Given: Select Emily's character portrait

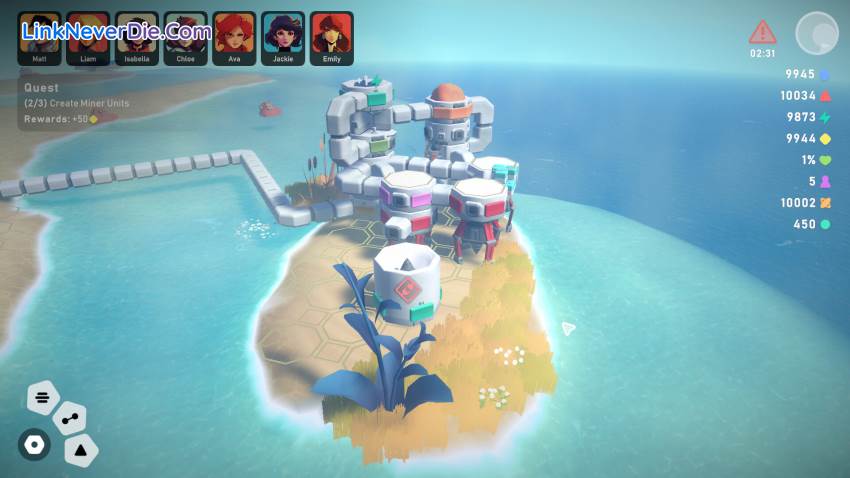Looking at the screenshot, I should tap(332, 36).
